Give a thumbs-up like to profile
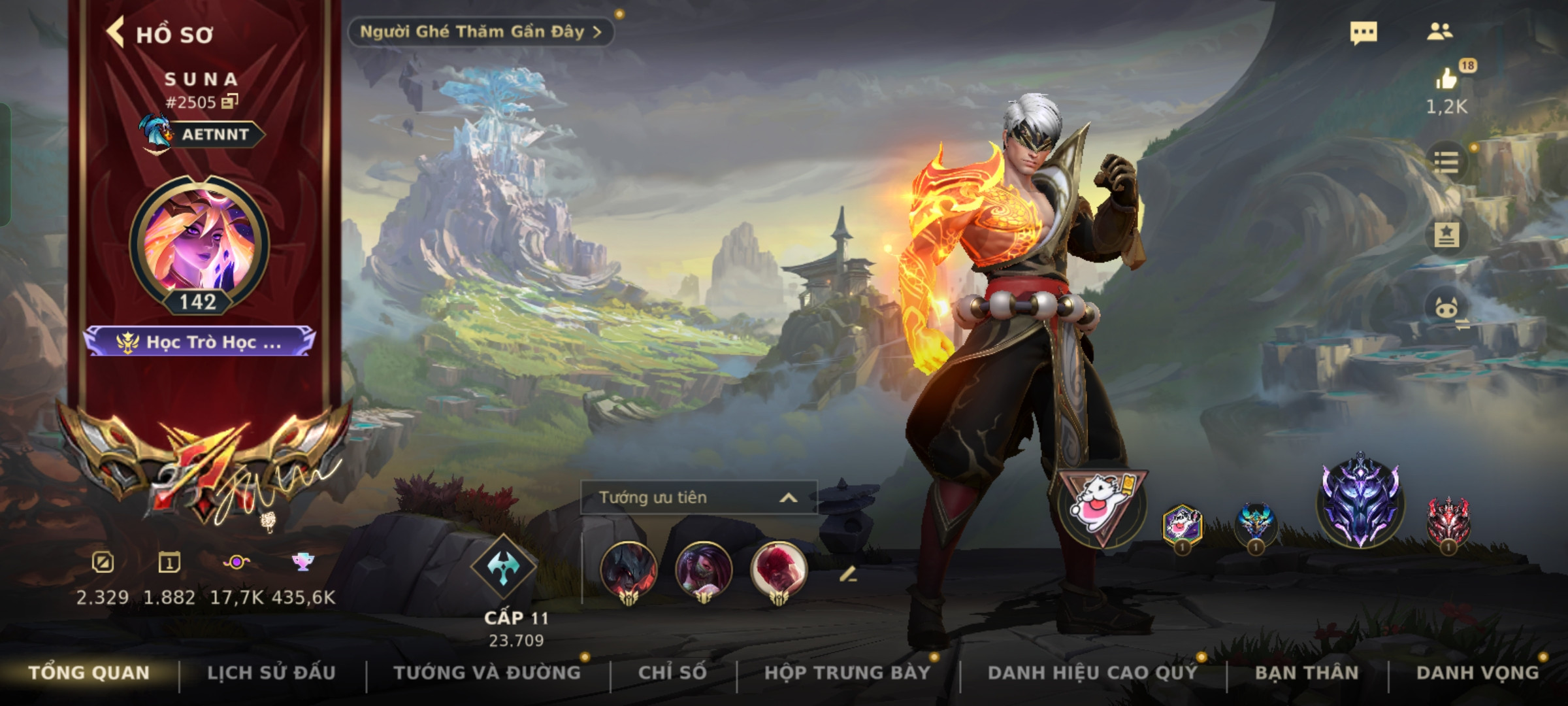Viewport: 1568px width, 706px height. 1446,80
